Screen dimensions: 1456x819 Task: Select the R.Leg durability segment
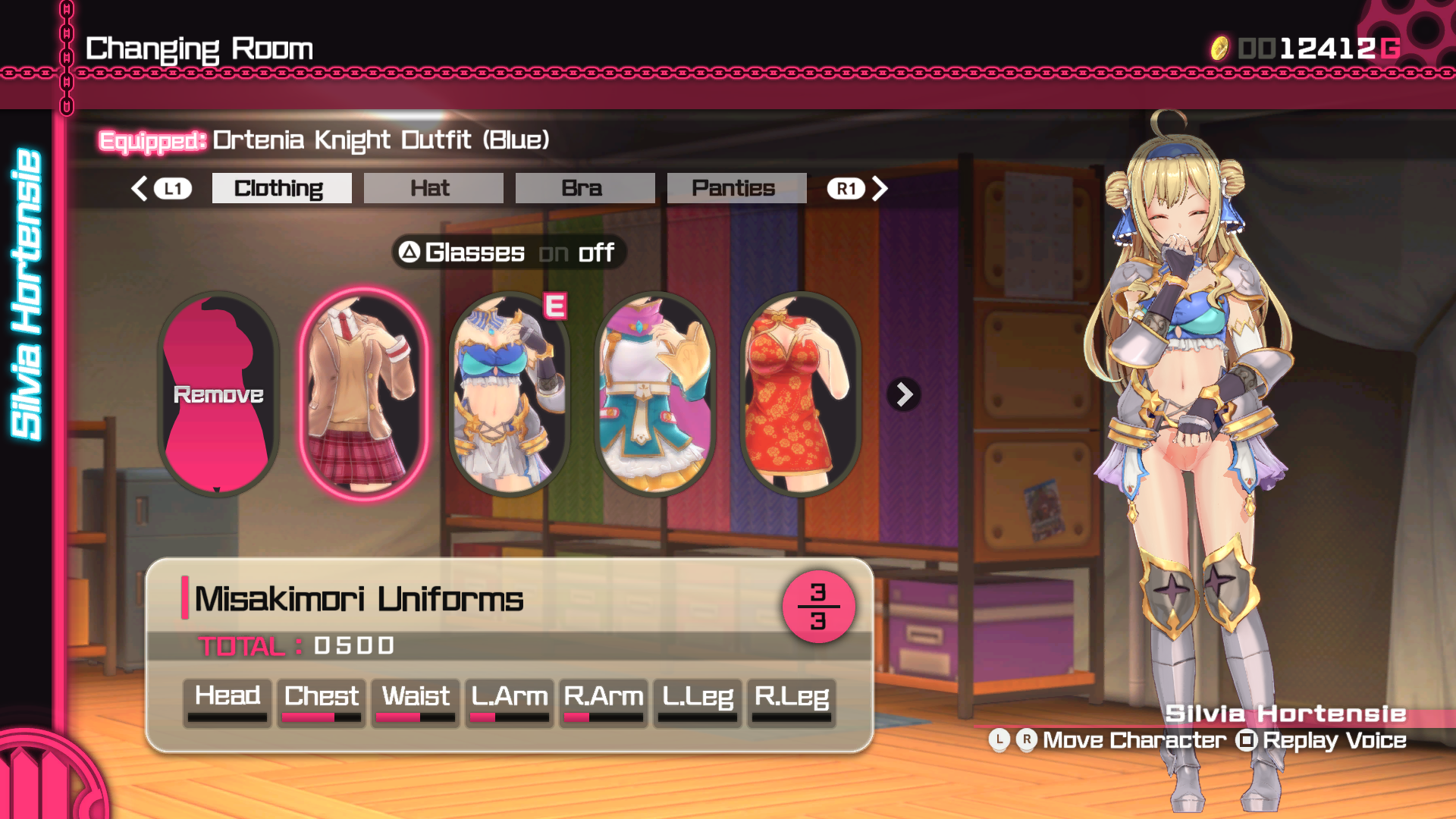coord(792,702)
